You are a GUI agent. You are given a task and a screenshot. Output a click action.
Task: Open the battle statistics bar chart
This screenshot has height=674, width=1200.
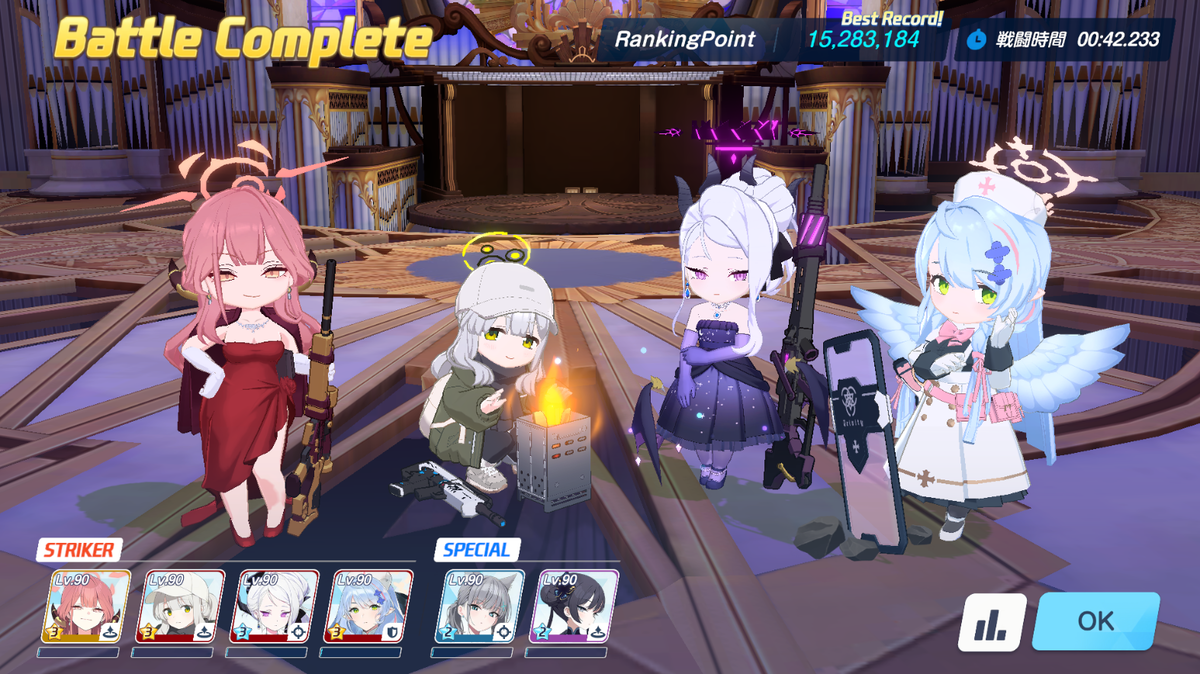[x=992, y=622]
